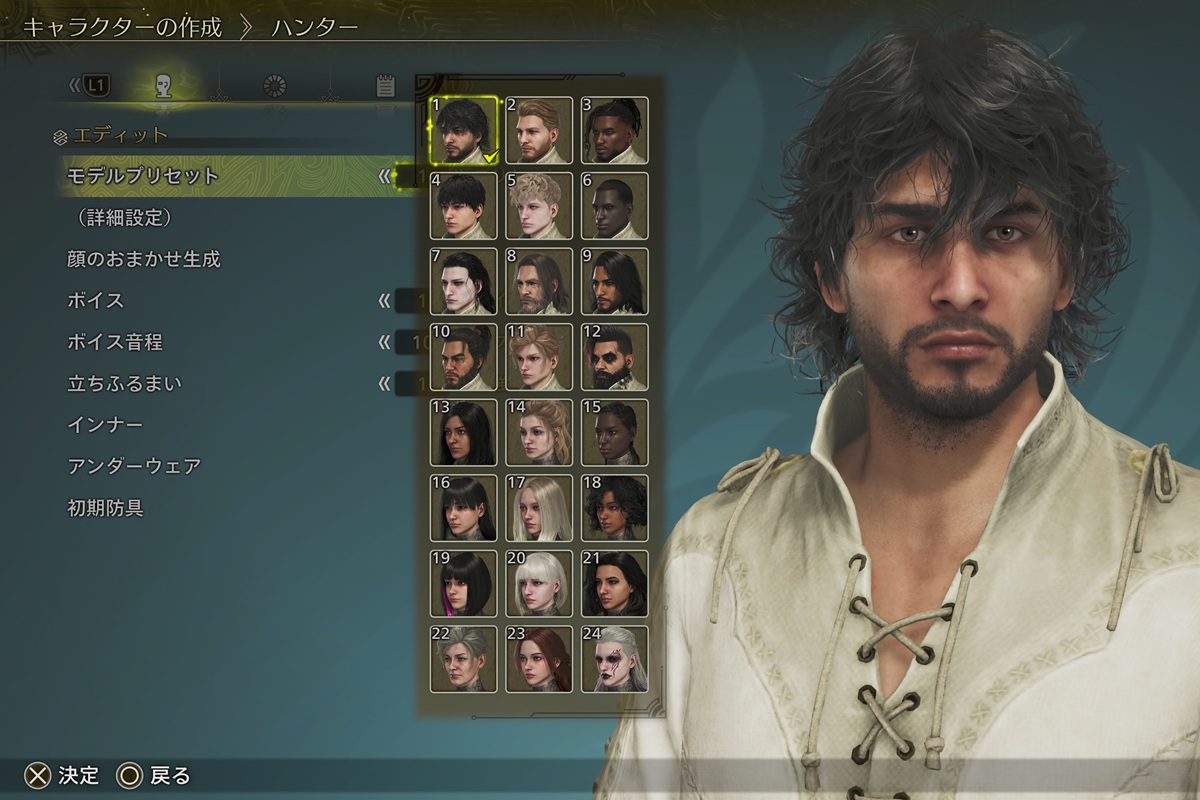Open the インナー inner wear option
This screenshot has width=1200, height=800.
(x=104, y=426)
